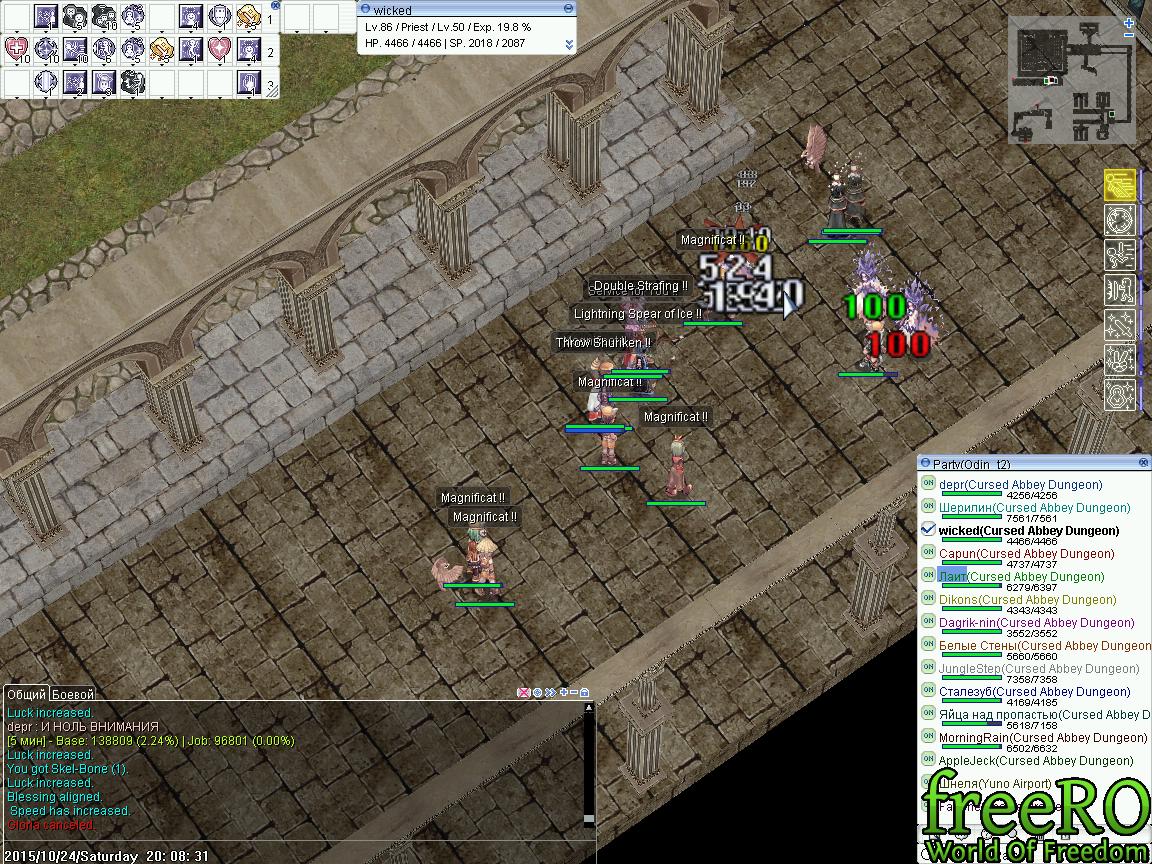Screen dimensions: 1152x864
Task: Click the crossed swords status icon
Action: coord(1119,325)
